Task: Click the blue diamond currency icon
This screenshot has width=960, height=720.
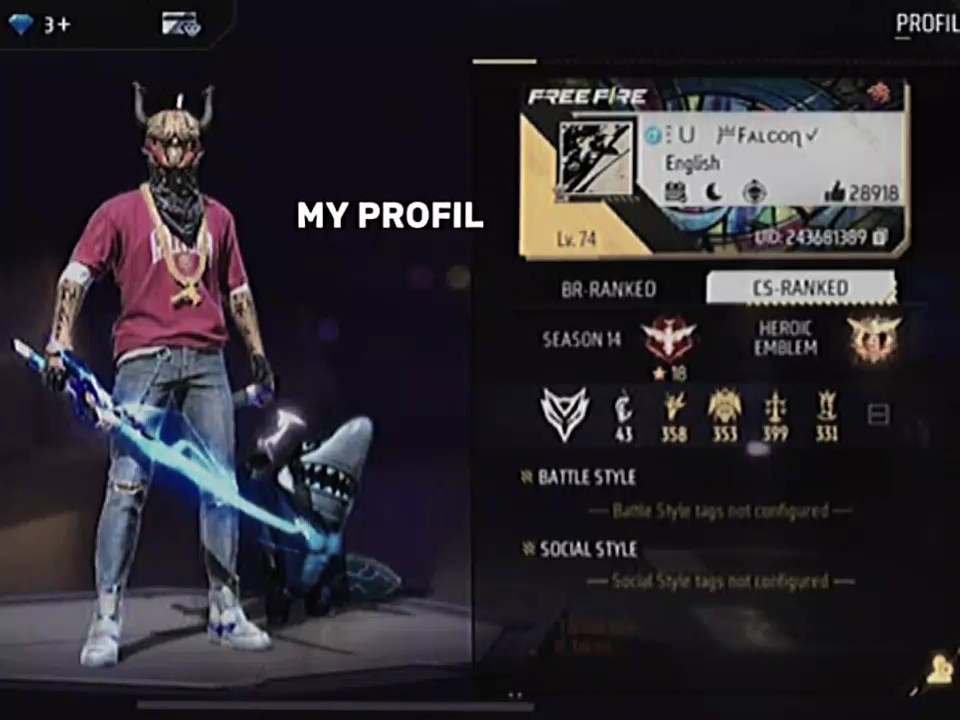Action: [21, 24]
